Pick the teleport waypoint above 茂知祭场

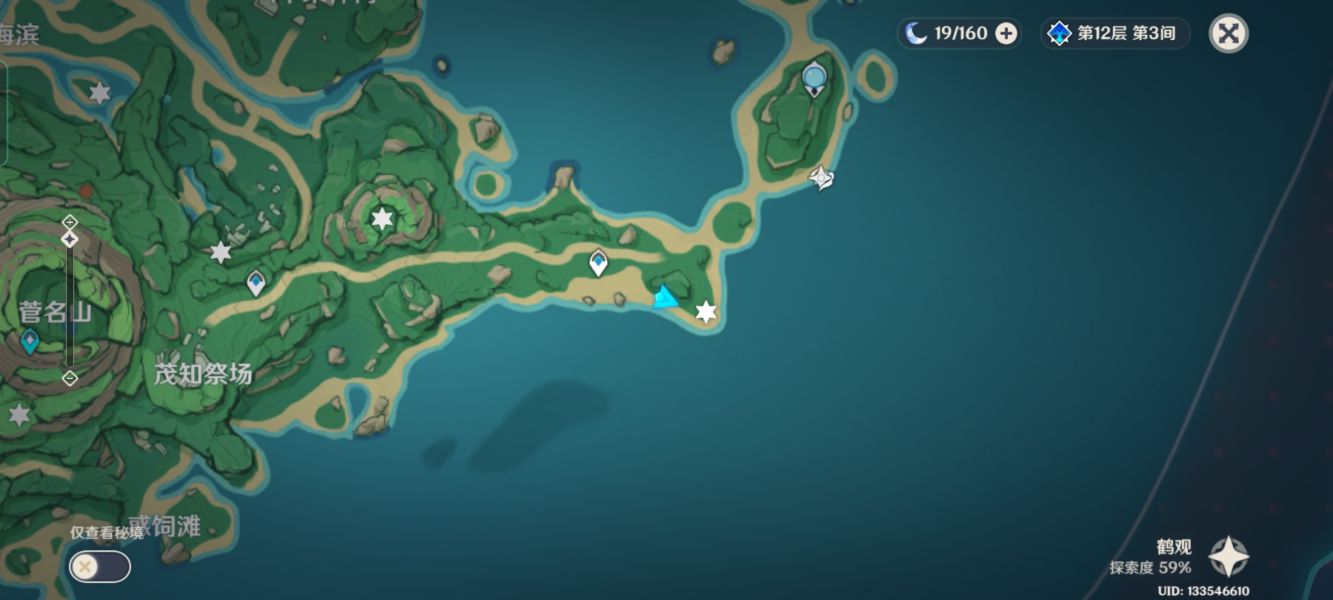pos(256,282)
